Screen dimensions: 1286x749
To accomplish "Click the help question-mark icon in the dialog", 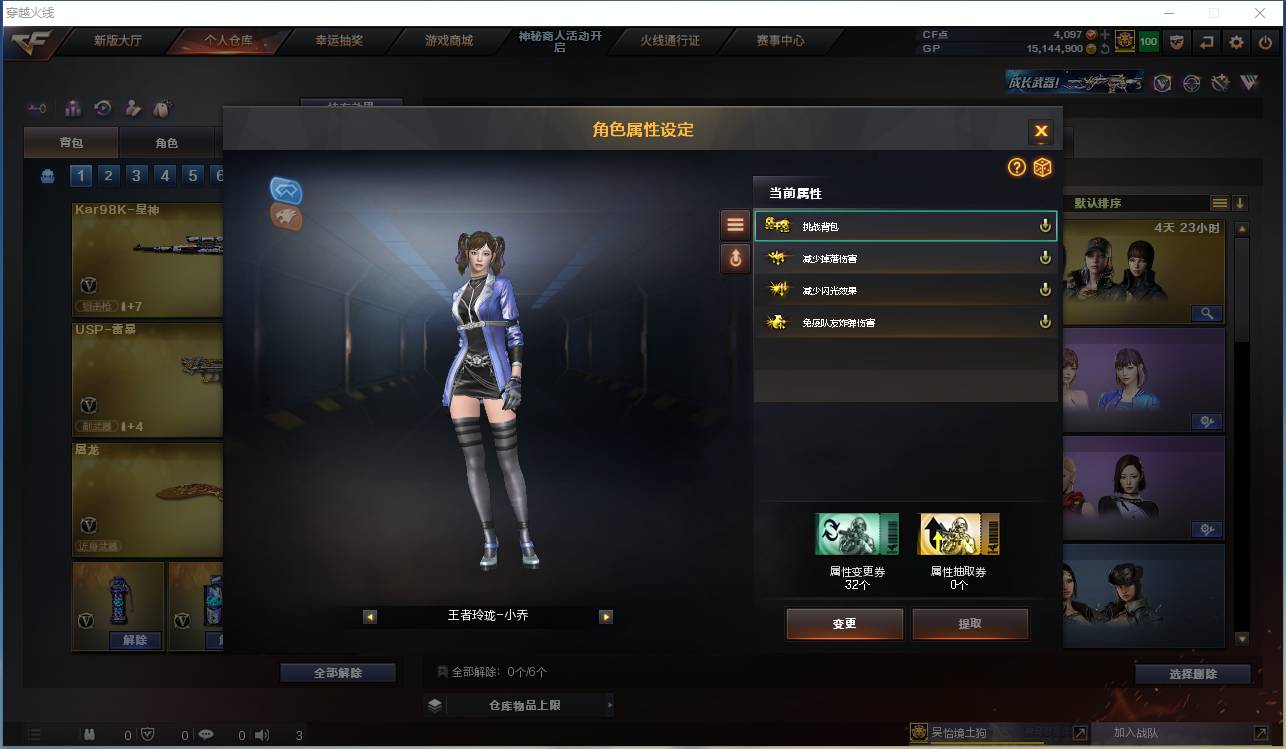I will click(1017, 168).
